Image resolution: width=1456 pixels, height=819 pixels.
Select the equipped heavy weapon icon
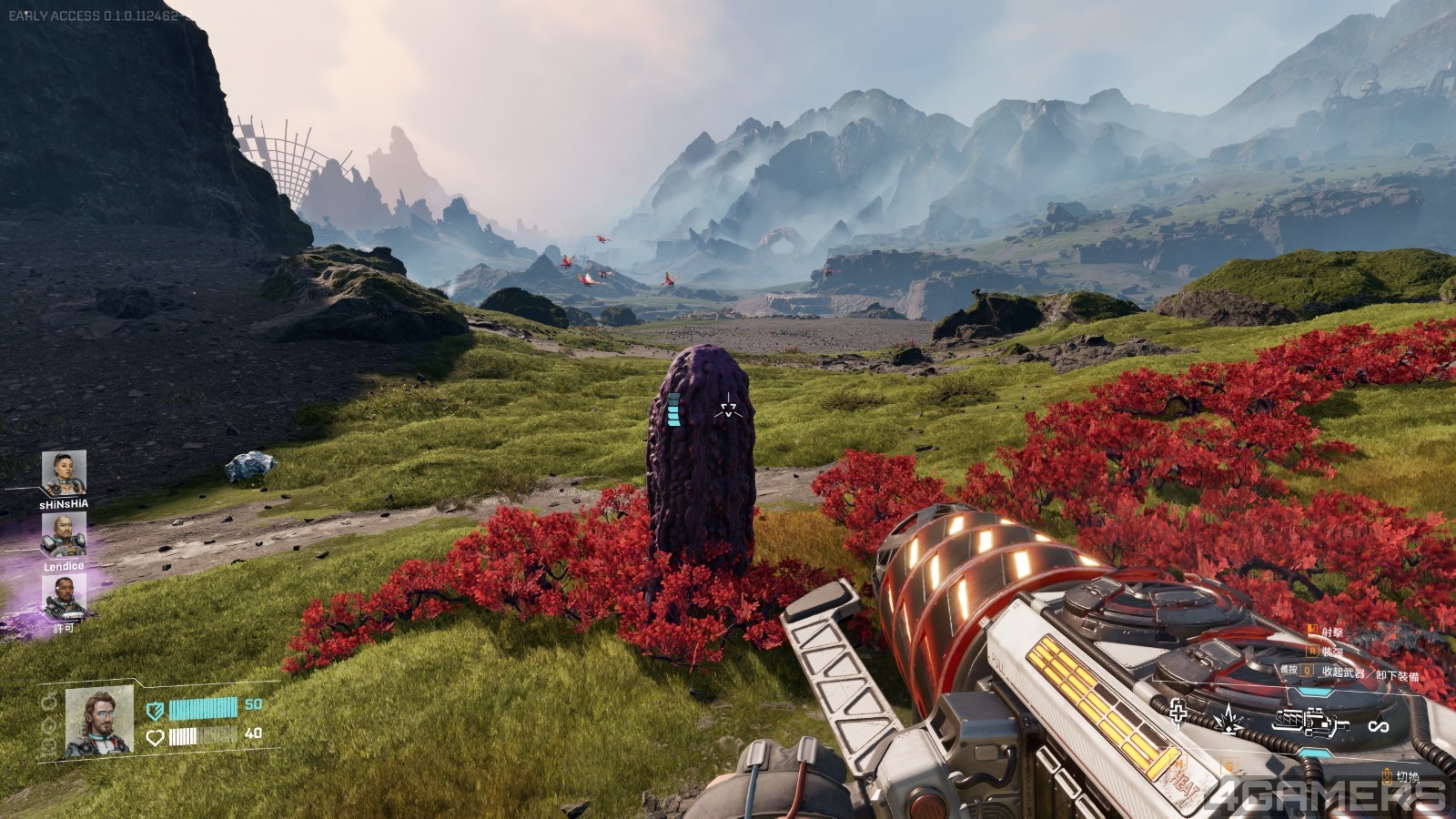(1309, 723)
